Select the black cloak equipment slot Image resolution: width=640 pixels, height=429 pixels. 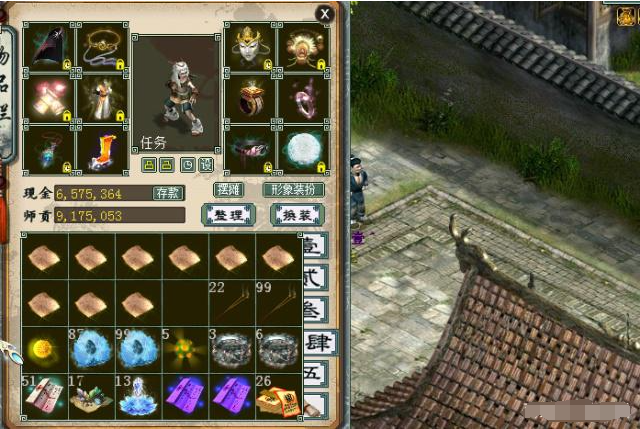48,46
